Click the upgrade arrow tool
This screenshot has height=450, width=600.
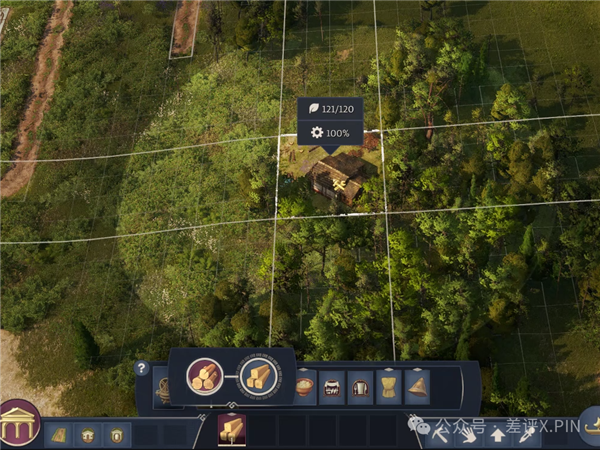point(497,435)
